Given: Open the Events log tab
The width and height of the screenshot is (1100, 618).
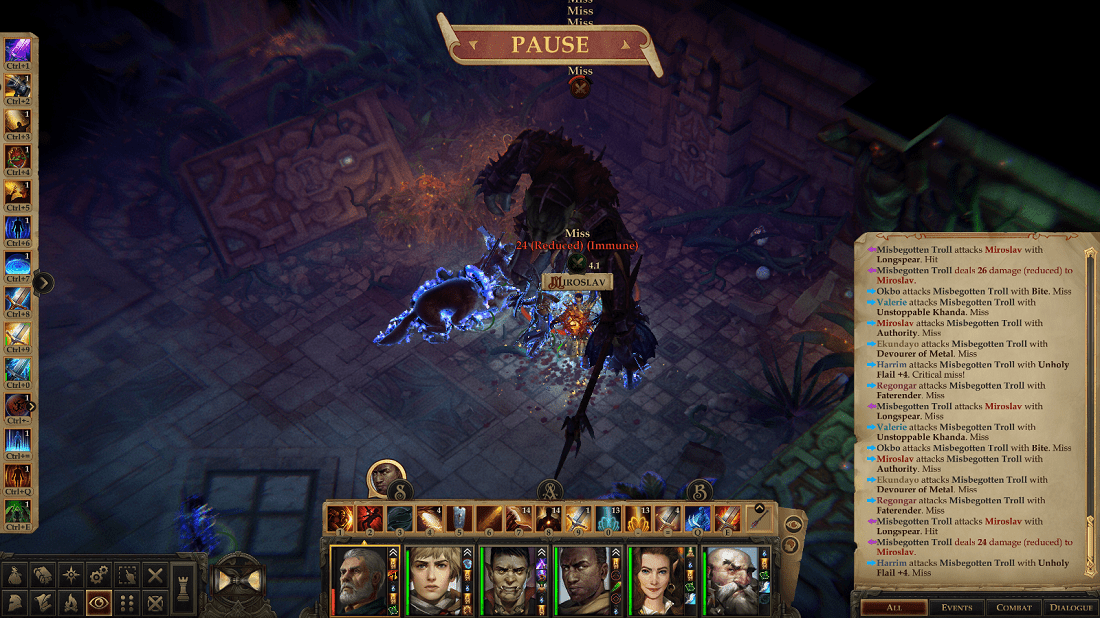Looking at the screenshot, I should (956, 607).
